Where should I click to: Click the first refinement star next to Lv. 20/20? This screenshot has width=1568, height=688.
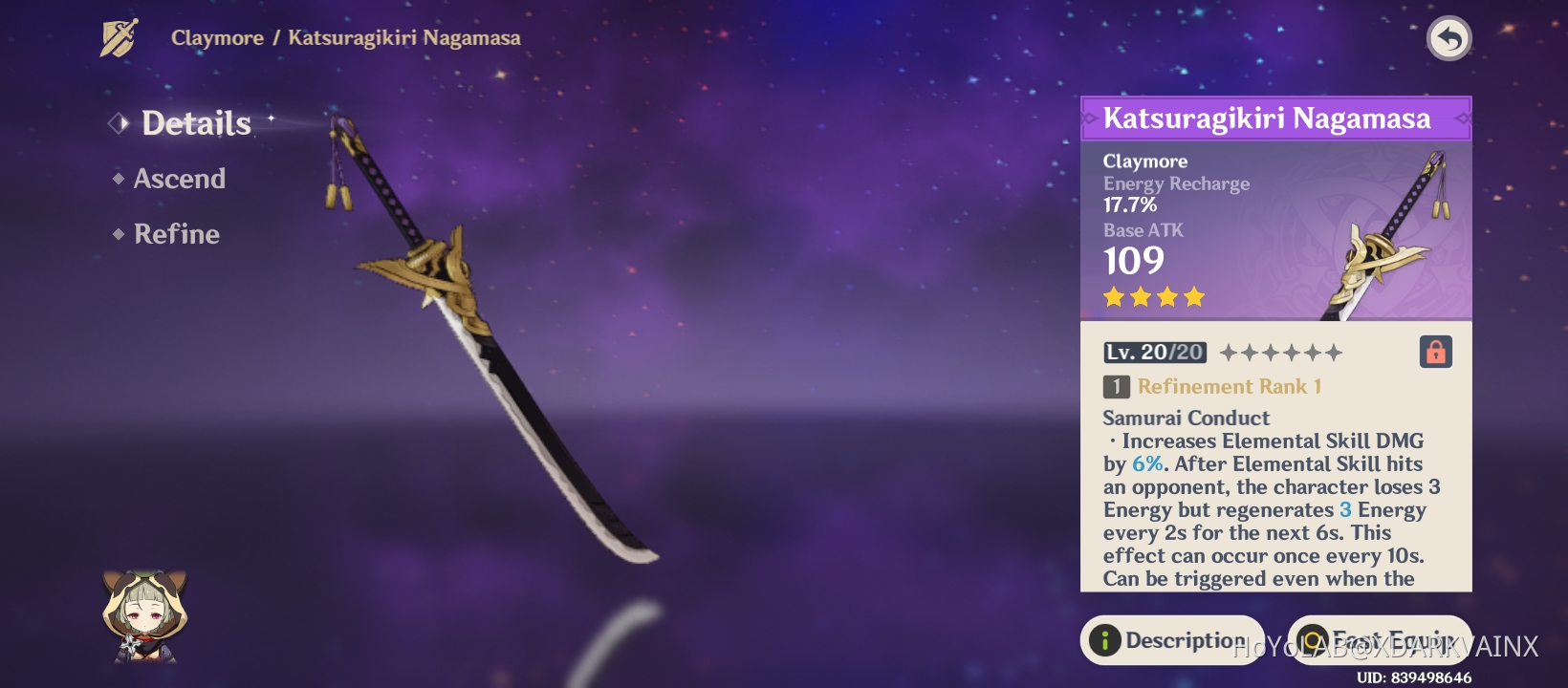tap(1230, 352)
